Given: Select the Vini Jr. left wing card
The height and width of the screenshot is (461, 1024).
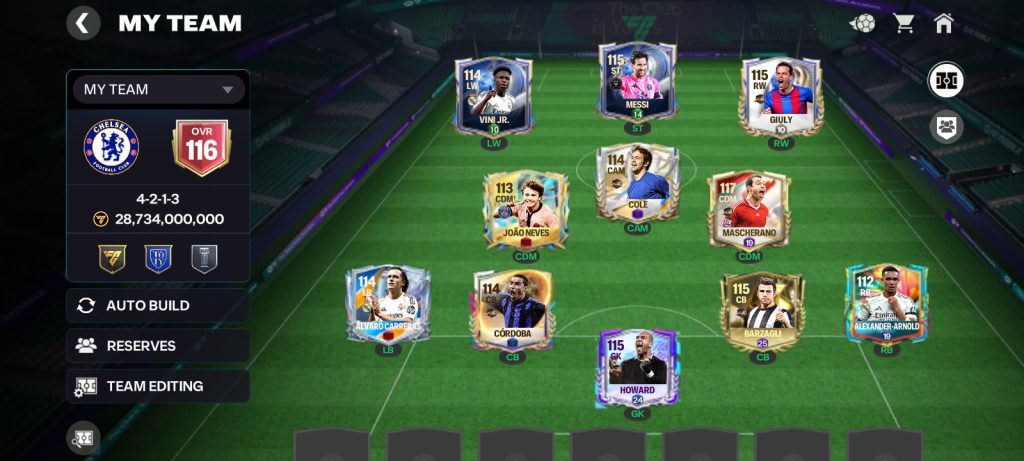Looking at the screenshot, I should click(494, 98).
